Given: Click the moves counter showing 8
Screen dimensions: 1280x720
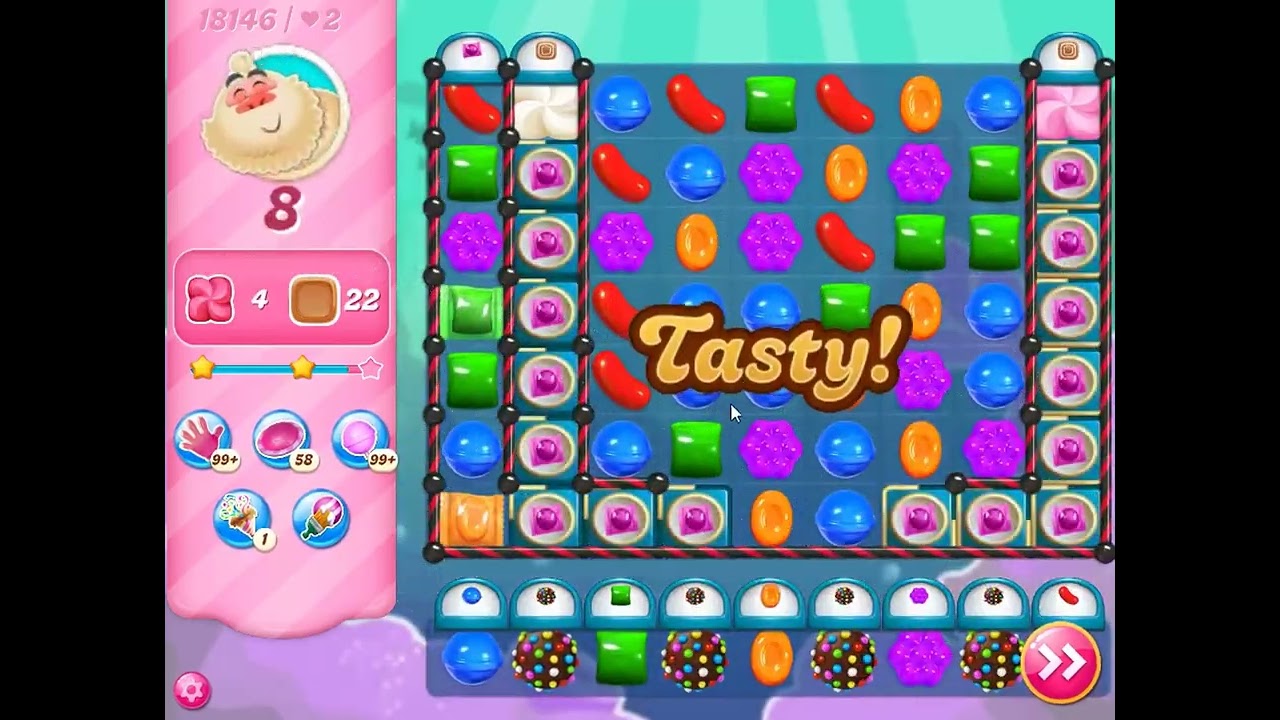Looking at the screenshot, I should click(x=282, y=207).
